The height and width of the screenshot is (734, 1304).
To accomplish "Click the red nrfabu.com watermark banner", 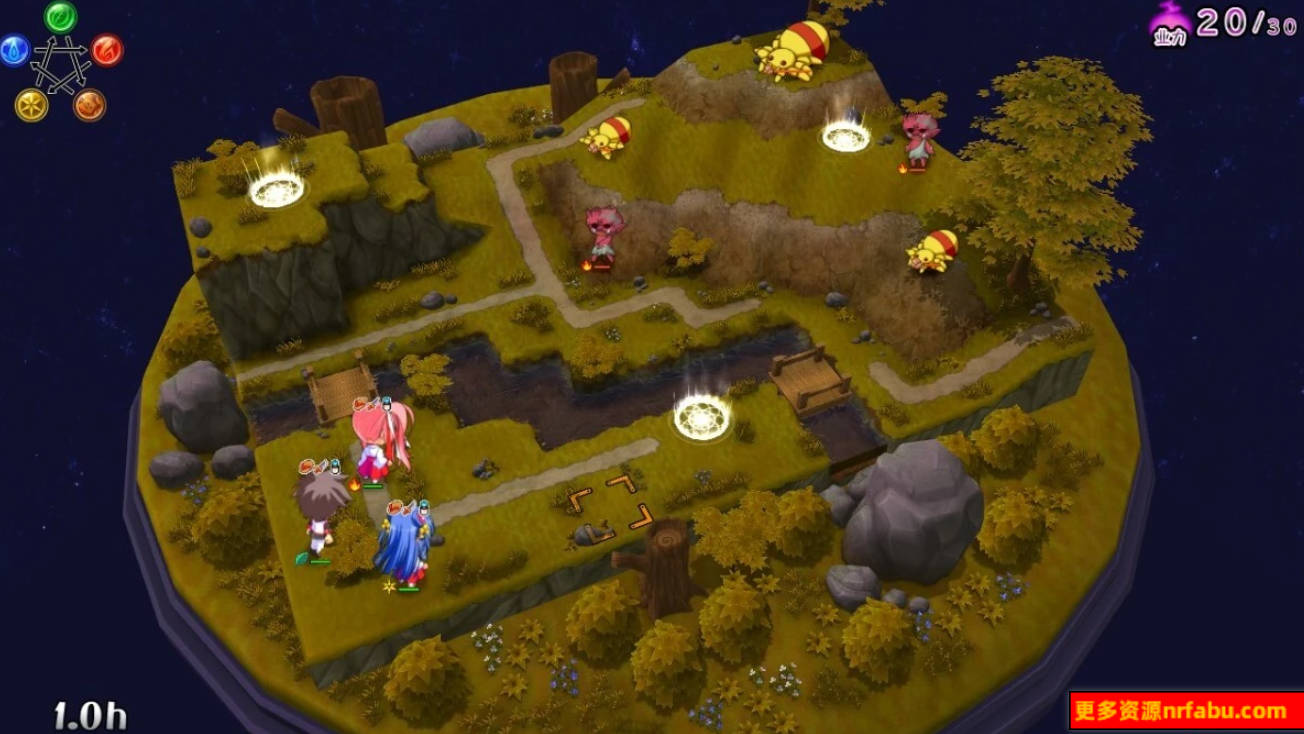I will [1186, 712].
